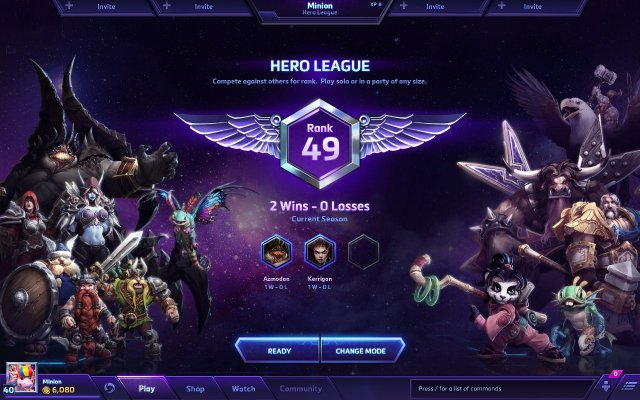Open the Minion Hero League party banner
Viewport: 640px width, 400px height.
320,9
